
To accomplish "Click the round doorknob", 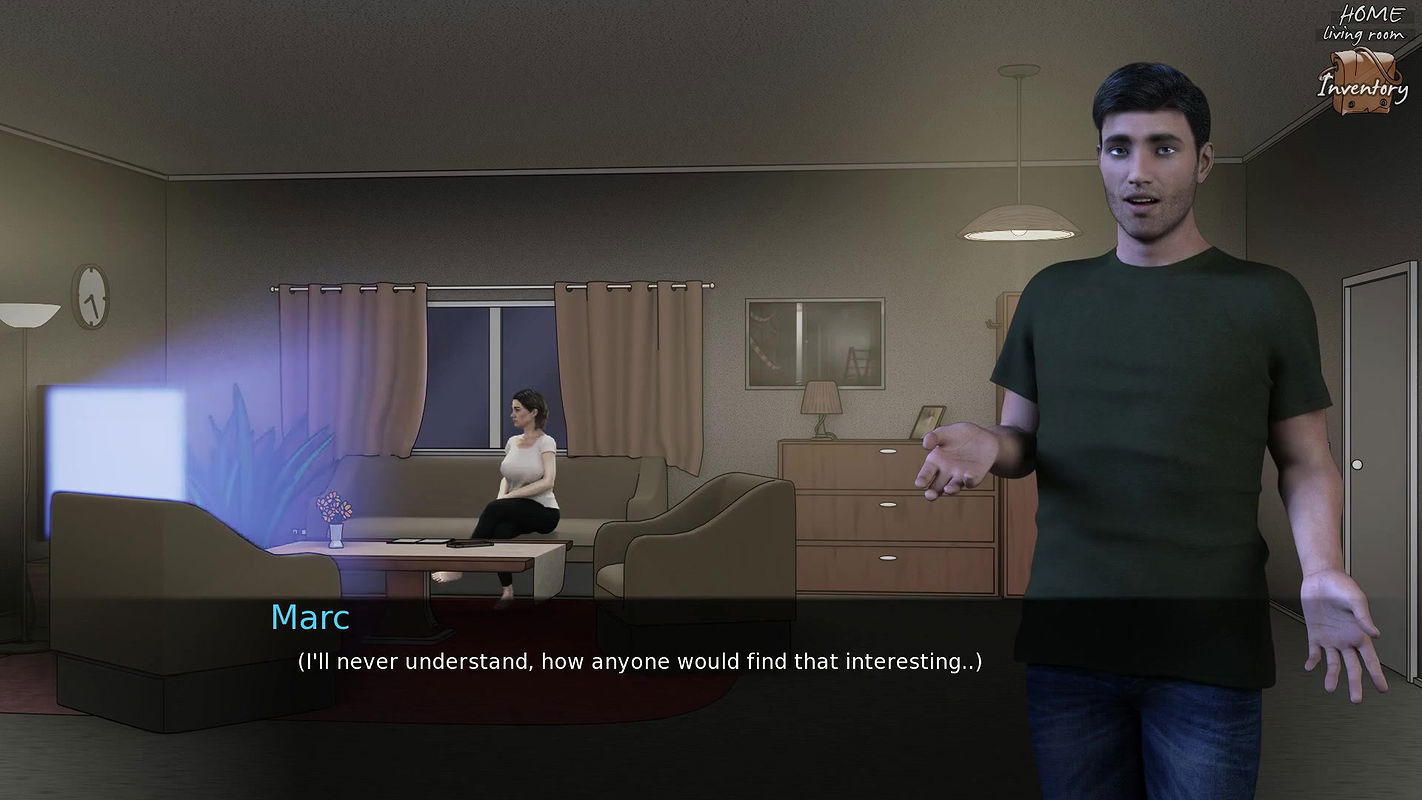I will click(x=1357, y=464).
